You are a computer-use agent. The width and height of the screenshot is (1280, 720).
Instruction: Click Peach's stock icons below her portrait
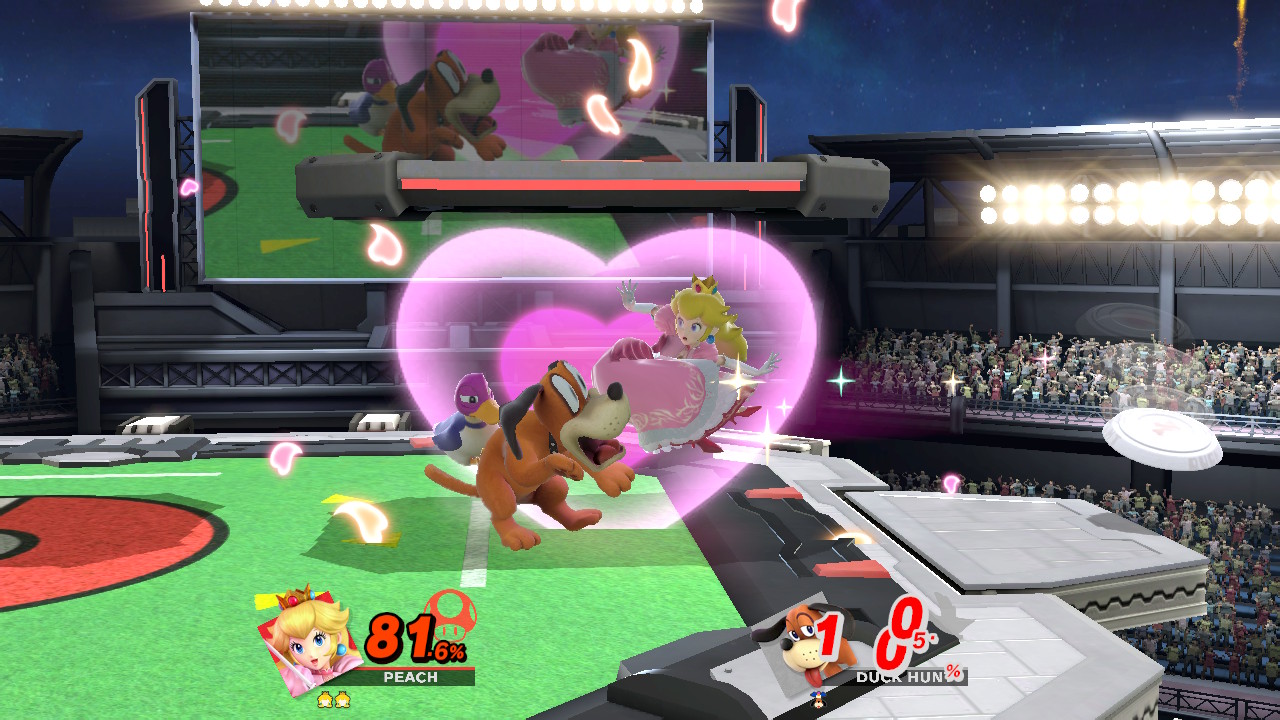[x=334, y=700]
